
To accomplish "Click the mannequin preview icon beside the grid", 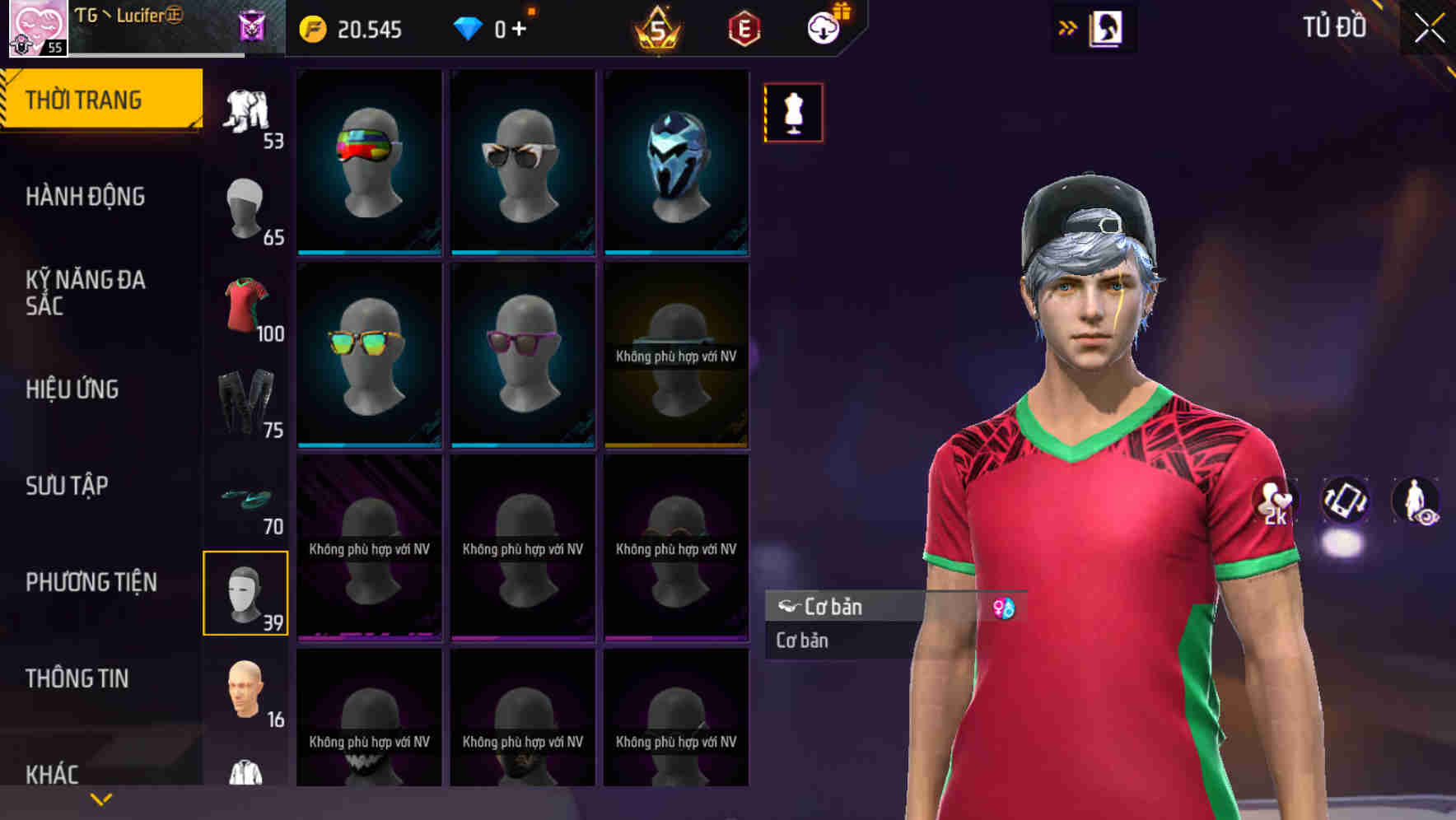I will pos(793,113).
